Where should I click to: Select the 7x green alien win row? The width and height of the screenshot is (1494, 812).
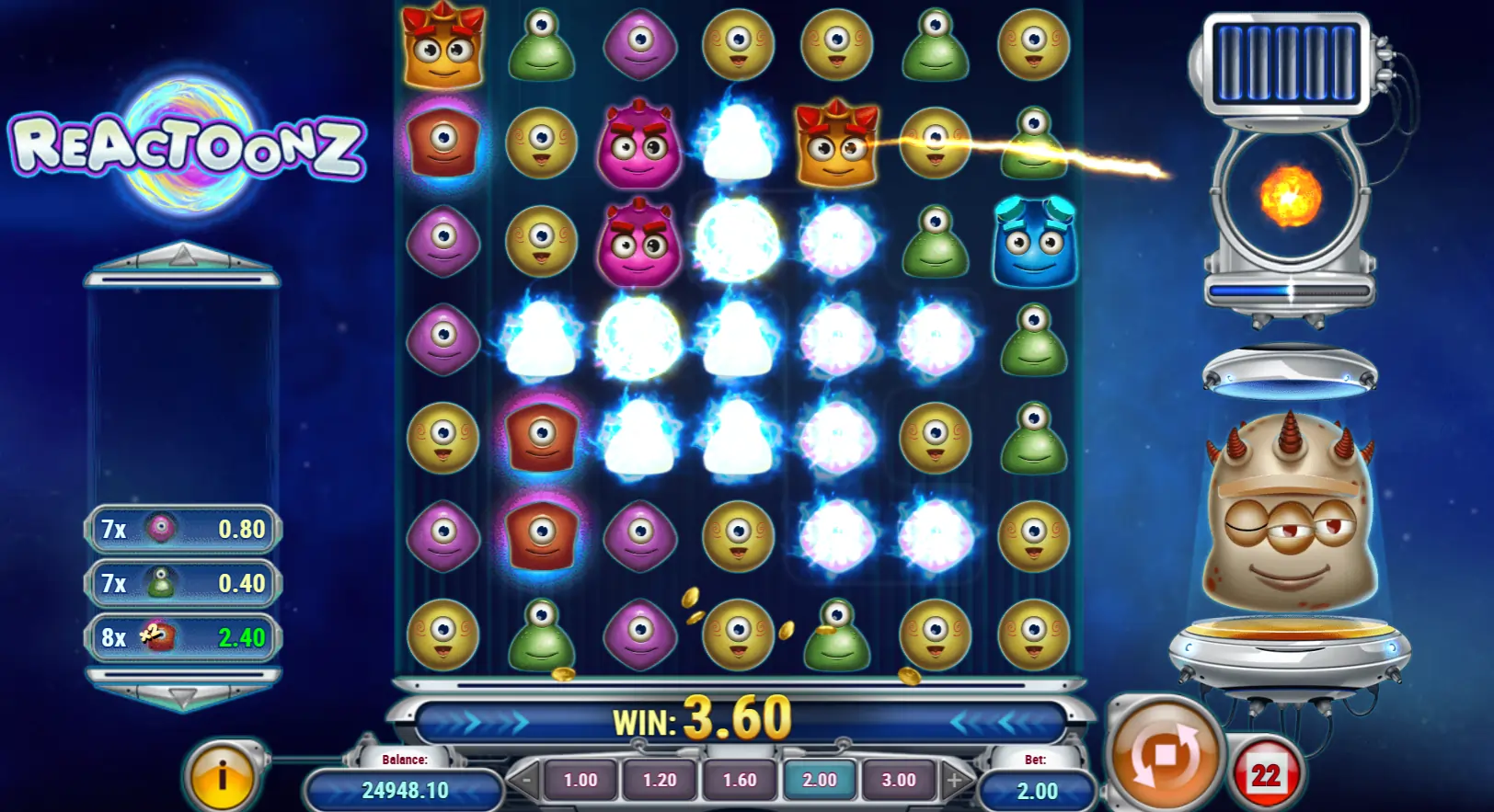coord(183,583)
